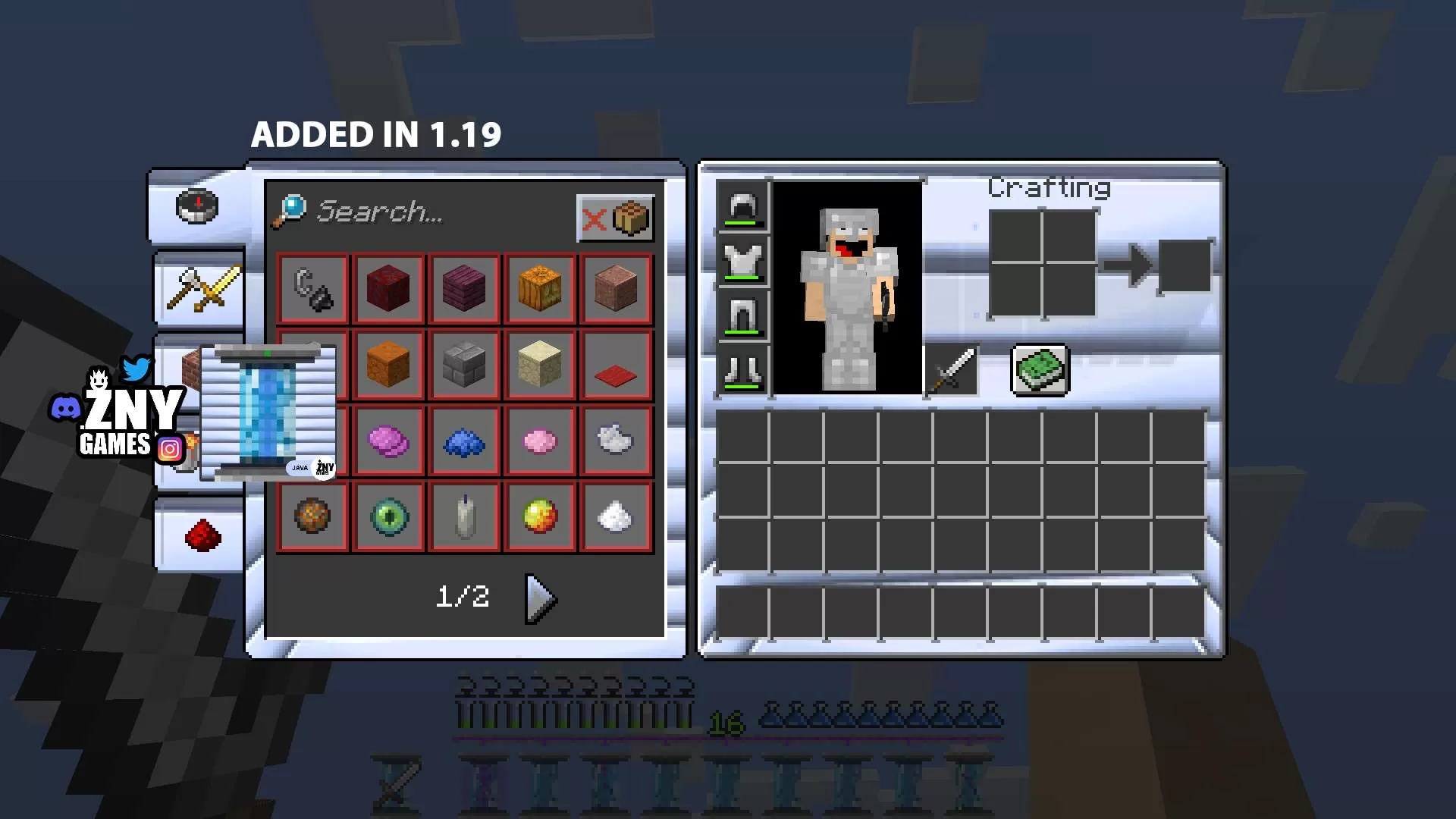
Task: Select the pink dye color swatch
Action: click(540, 441)
